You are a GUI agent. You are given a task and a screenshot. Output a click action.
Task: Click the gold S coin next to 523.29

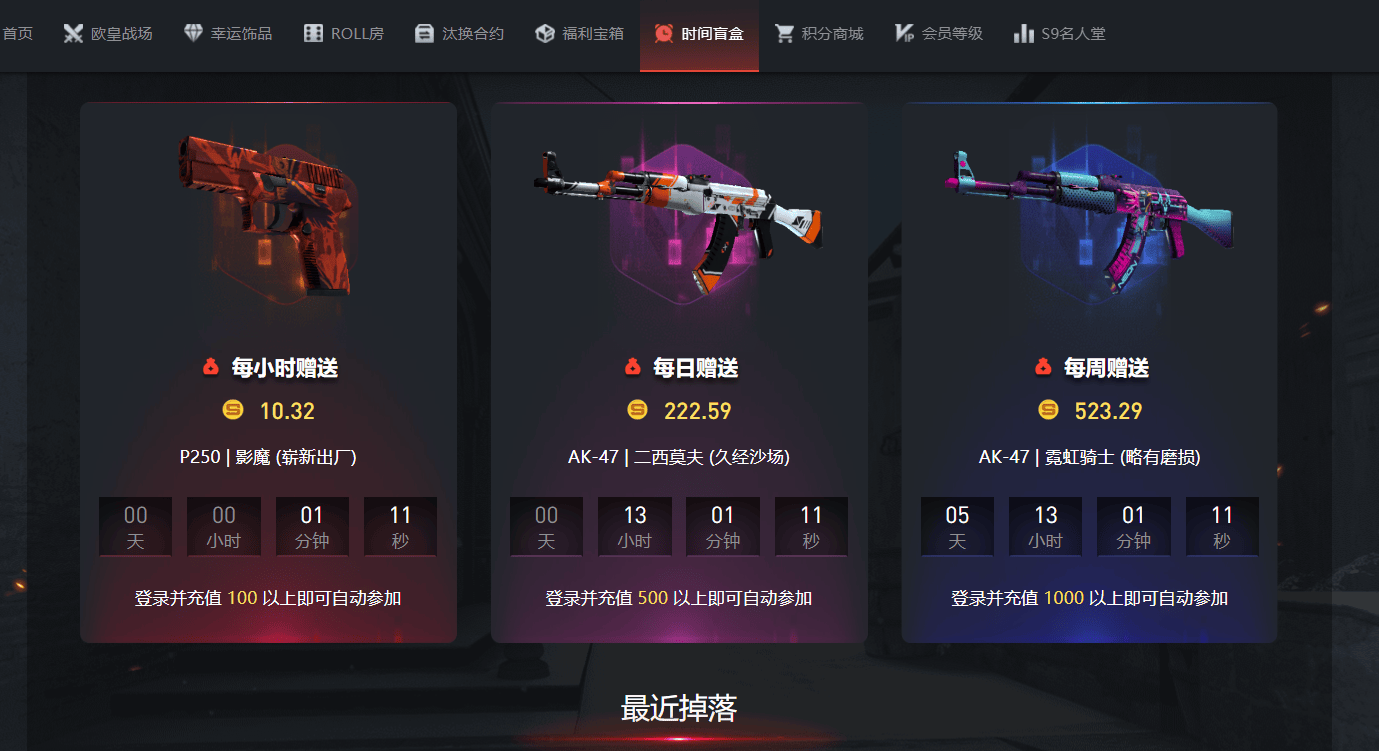click(x=1048, y=410)
